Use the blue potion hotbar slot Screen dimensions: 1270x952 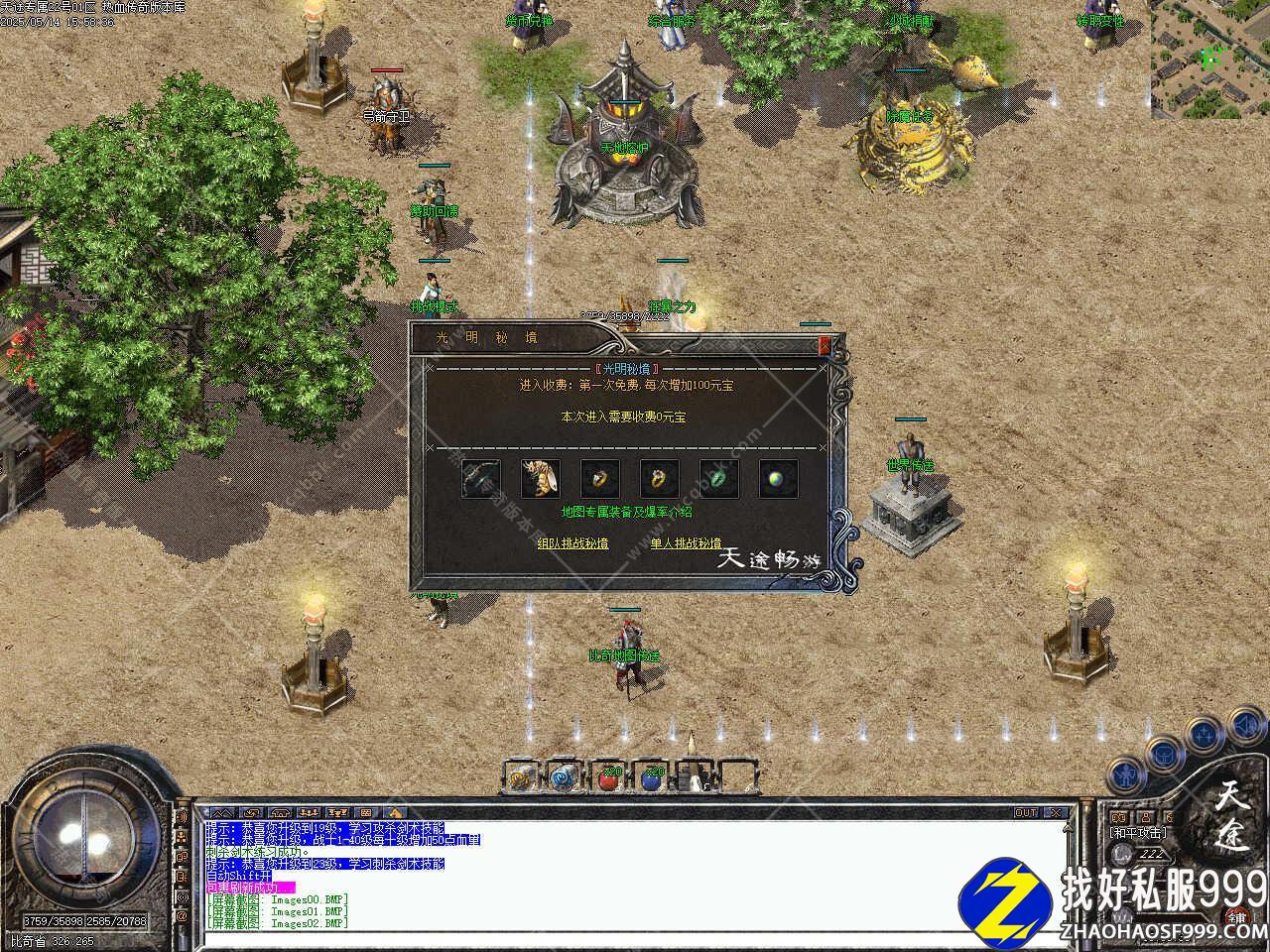tap(651, 778)
